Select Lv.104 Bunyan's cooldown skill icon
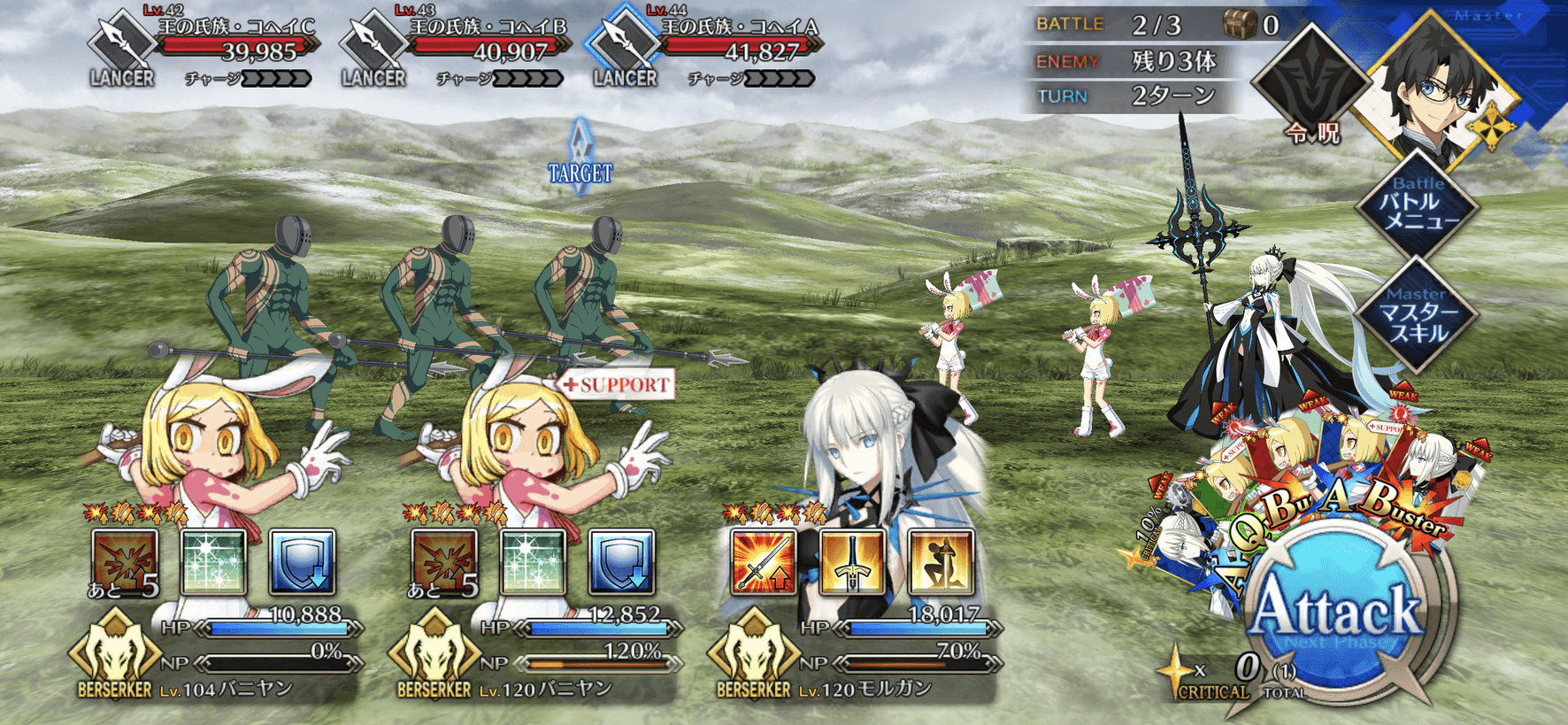Image resolution: width=1568 pixels, height=725 pixels. (x=125, y=561)
